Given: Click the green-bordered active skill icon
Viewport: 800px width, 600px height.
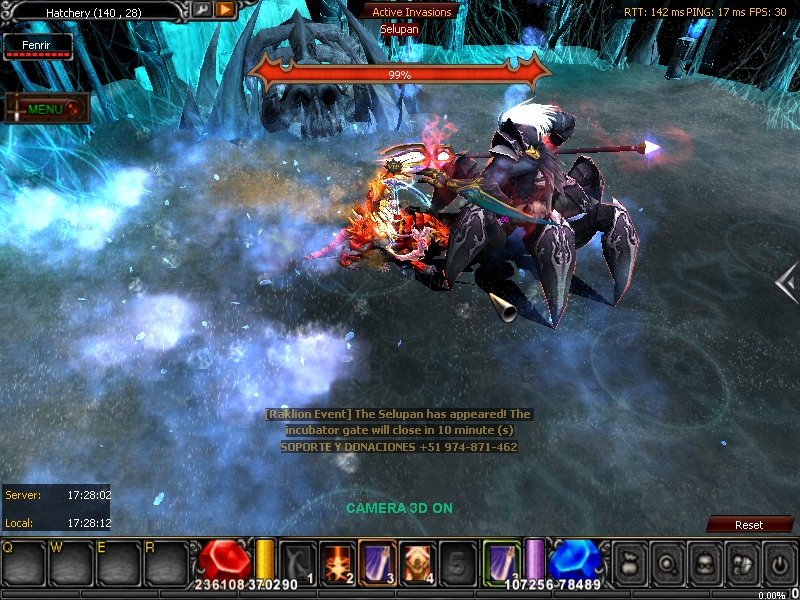Looking at the screenshot, I should (501, 561).
